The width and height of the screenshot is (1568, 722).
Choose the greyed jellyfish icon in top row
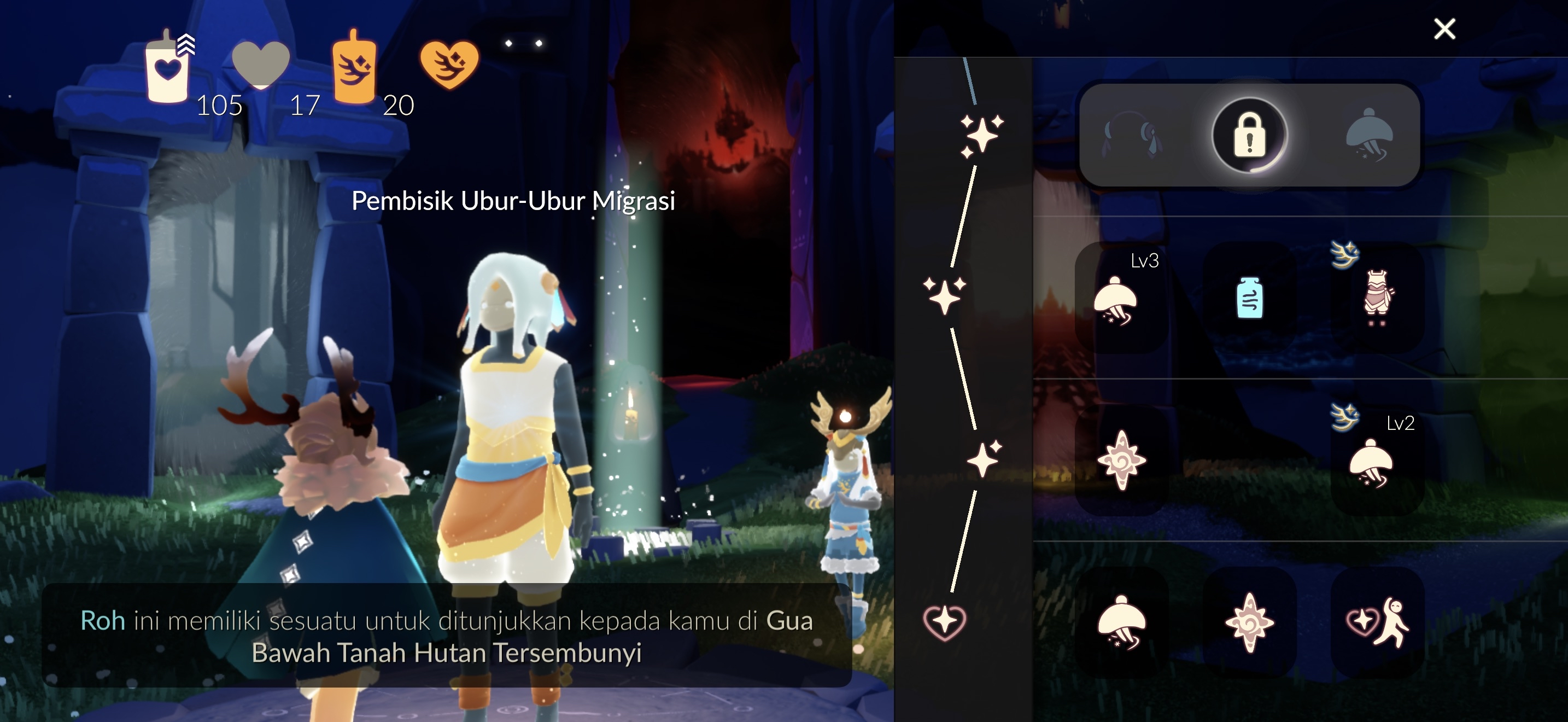point(1370,135)
